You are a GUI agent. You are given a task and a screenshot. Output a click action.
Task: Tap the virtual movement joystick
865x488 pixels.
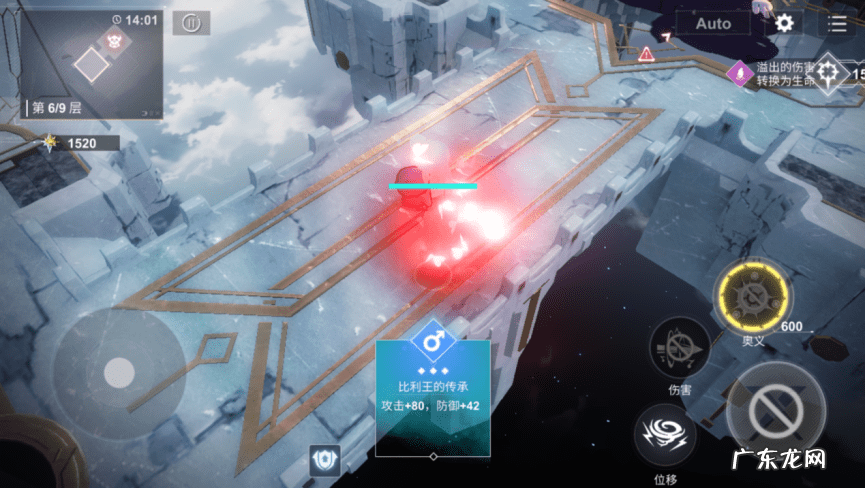coord(118,368)
